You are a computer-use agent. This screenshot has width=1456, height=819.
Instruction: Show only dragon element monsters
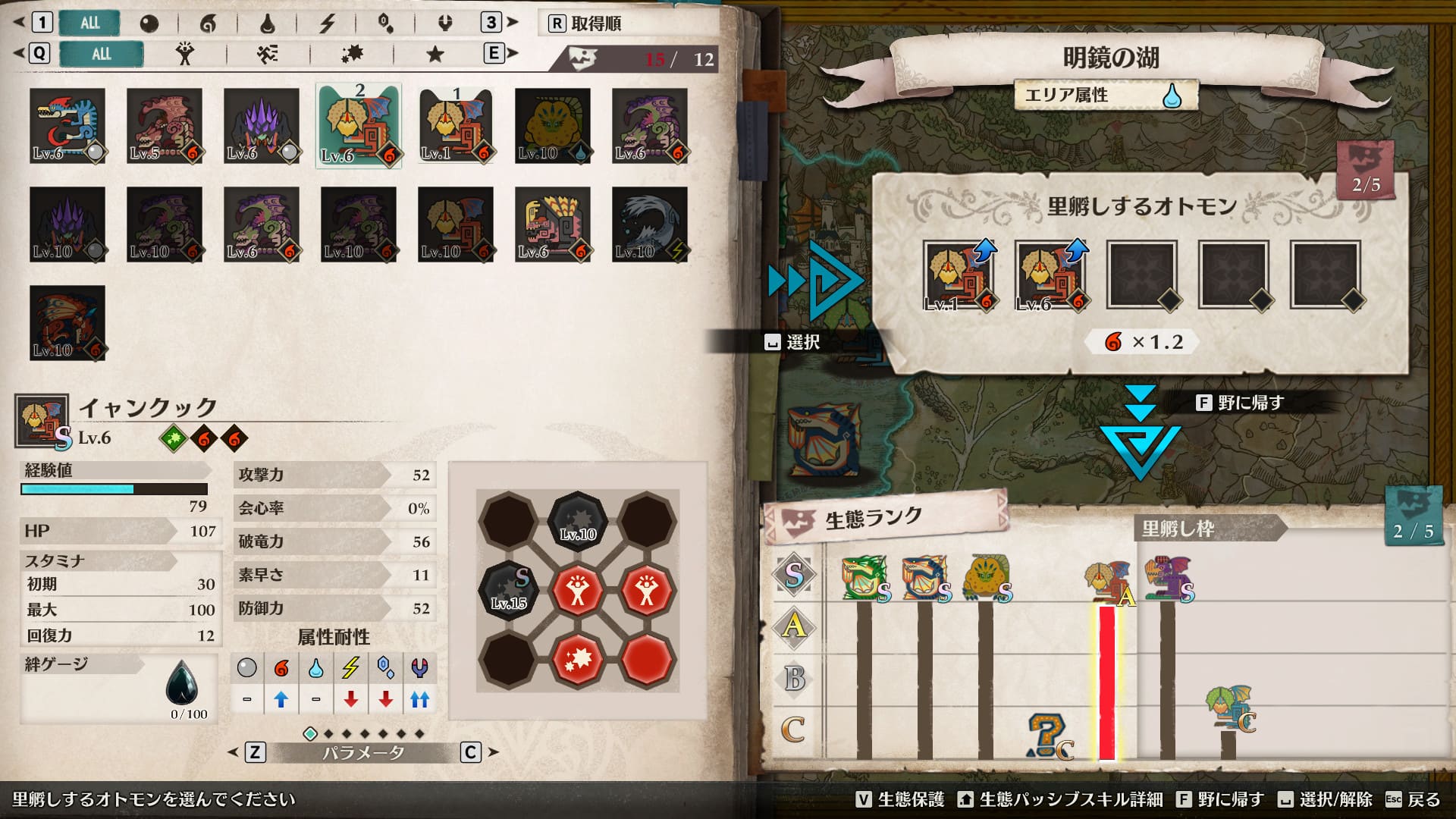point(445,24)
